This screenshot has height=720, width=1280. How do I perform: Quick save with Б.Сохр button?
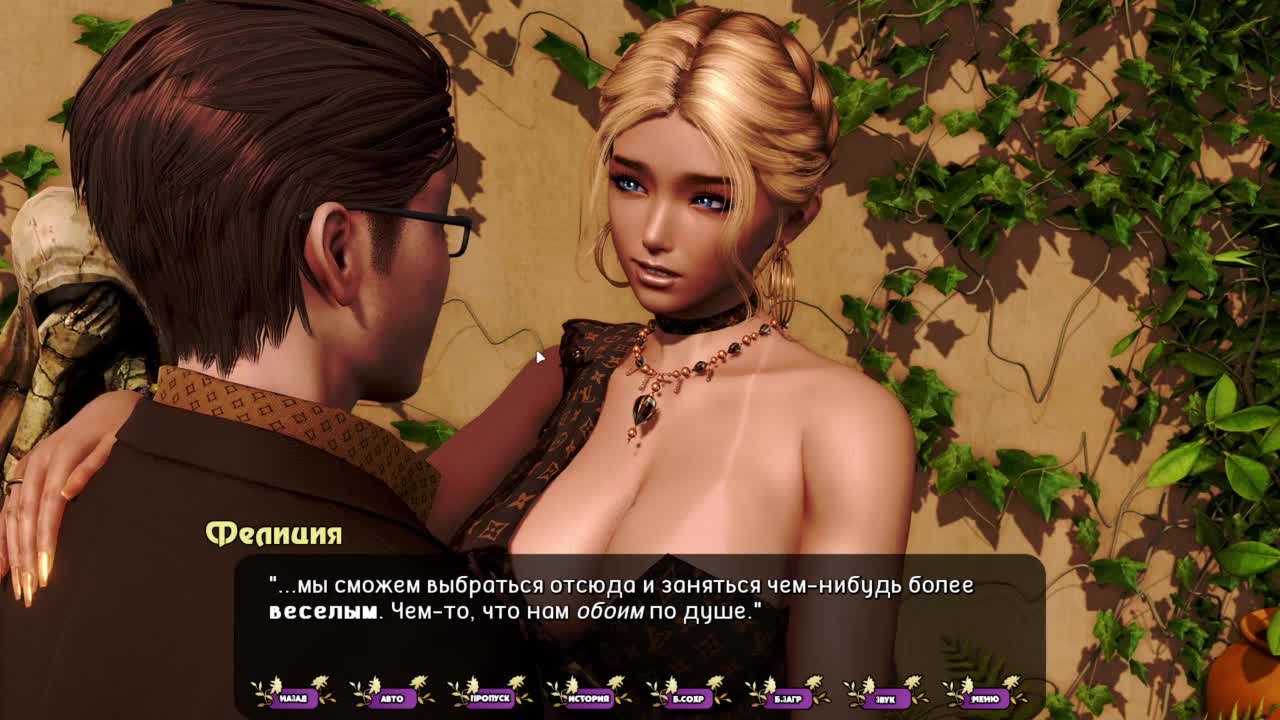(688, 697)
